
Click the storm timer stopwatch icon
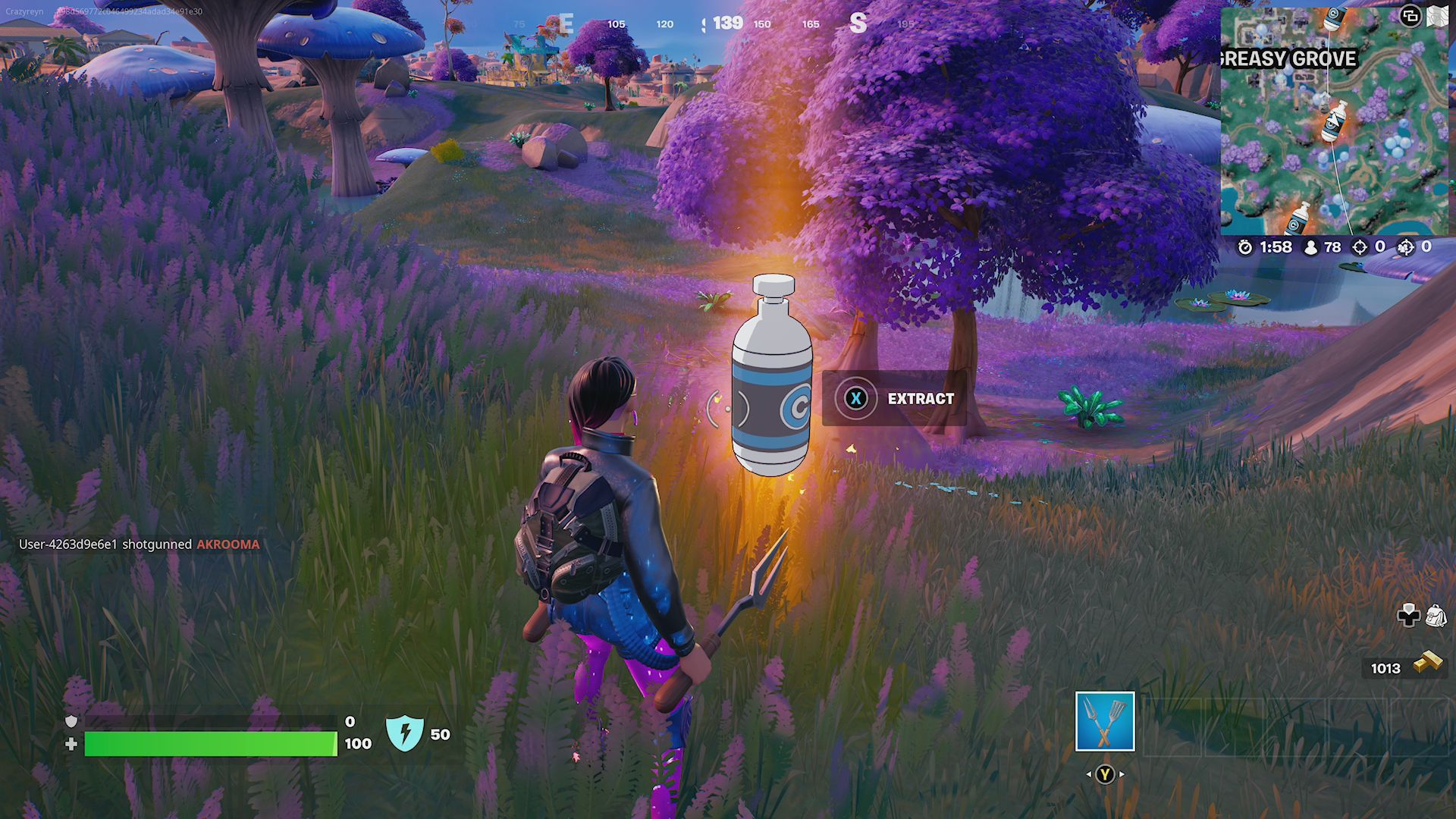(x=1246, y=246)
